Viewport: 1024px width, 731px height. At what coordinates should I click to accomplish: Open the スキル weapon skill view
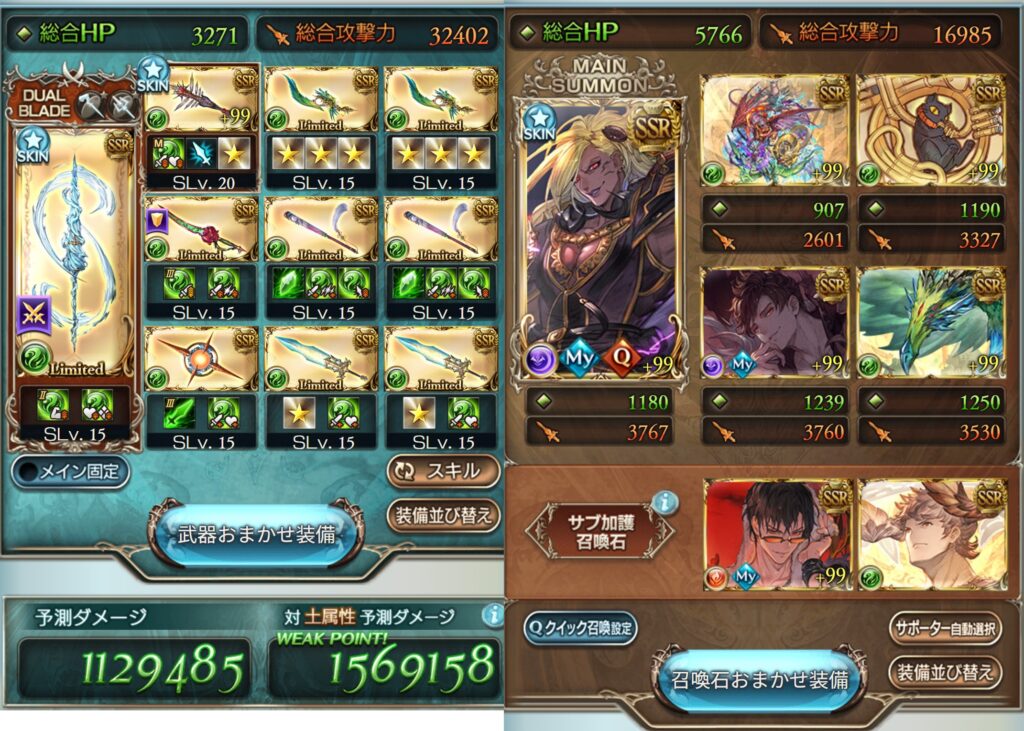coord(443,471)
